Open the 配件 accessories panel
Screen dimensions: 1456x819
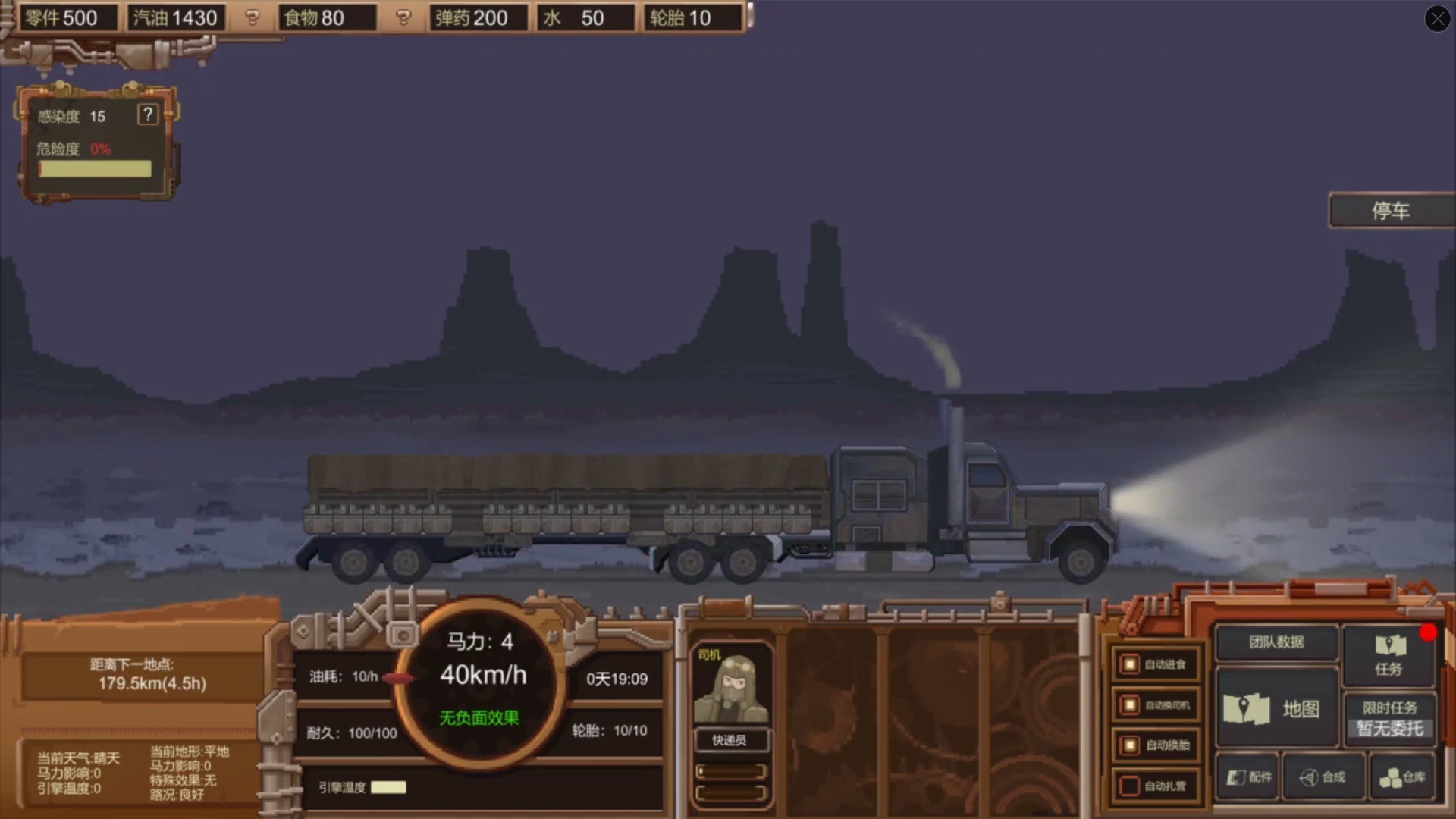(1246, 777)
